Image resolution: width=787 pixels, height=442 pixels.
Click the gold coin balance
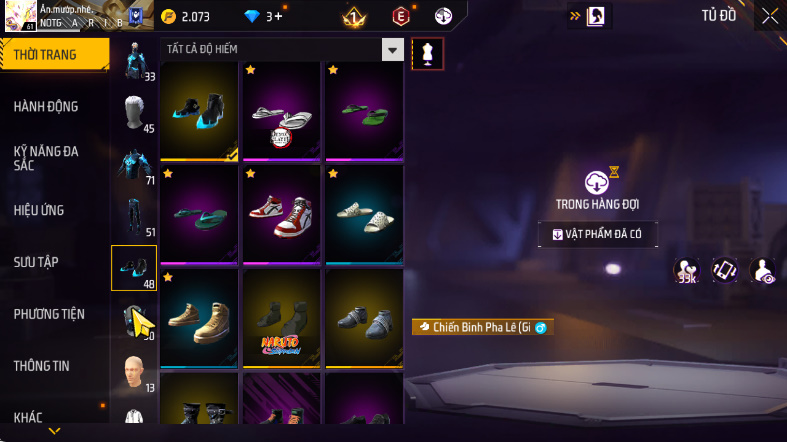point(187,16)
